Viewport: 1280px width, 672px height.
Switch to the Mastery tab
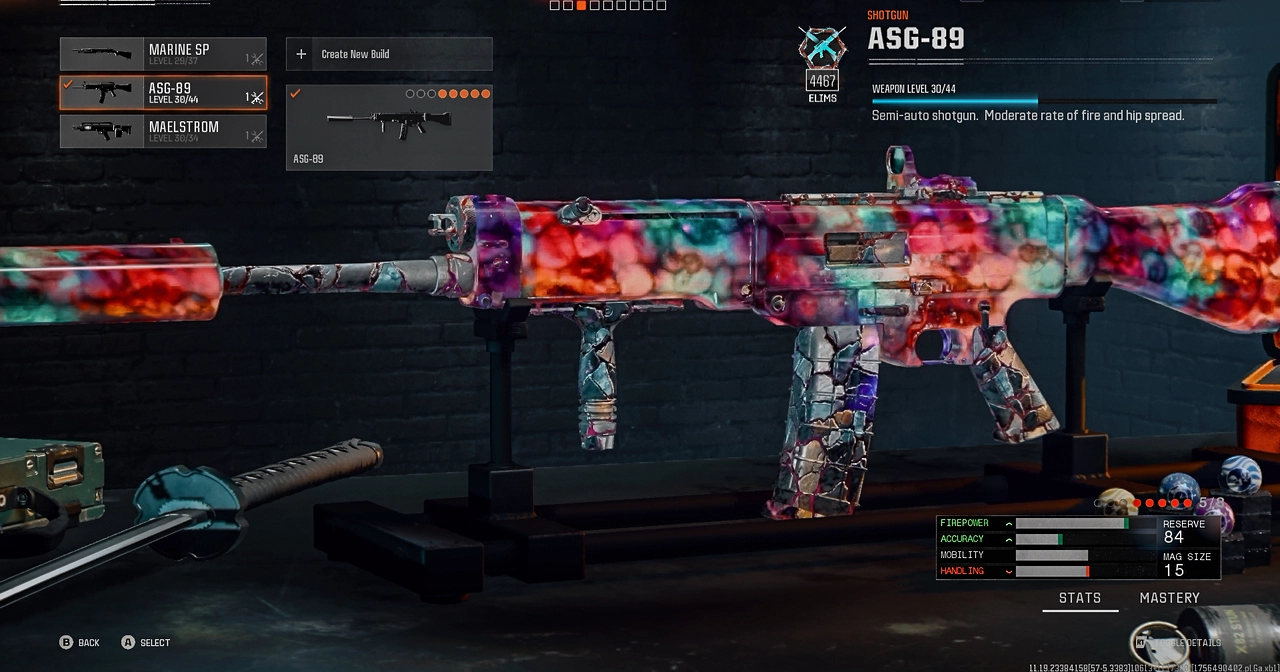click(1169, 598)
